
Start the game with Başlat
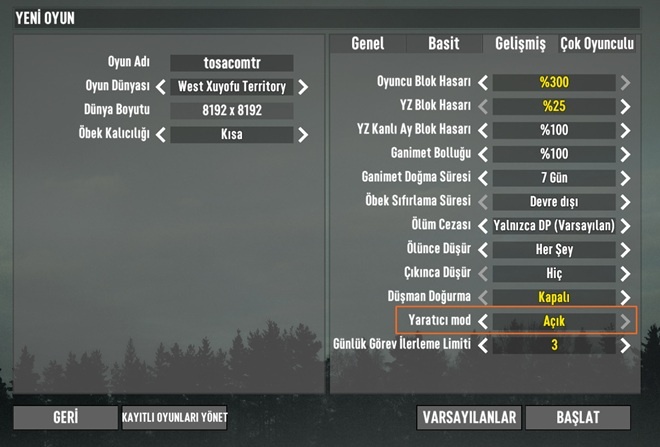coord(578,417)
